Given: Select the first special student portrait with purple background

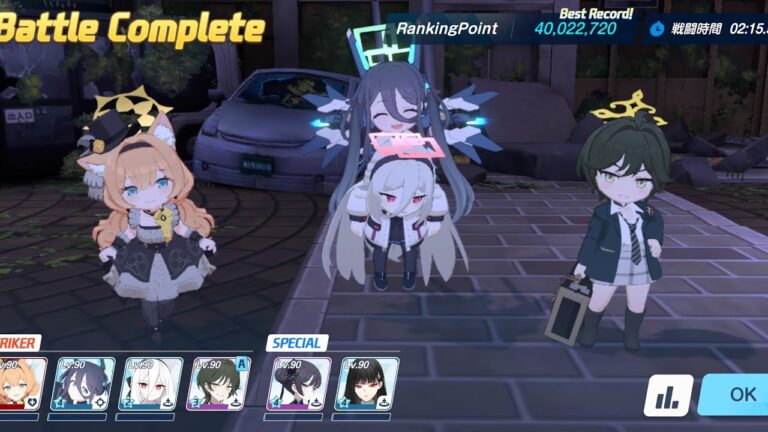Looking at the screenshot, I should tap(301, 384).
